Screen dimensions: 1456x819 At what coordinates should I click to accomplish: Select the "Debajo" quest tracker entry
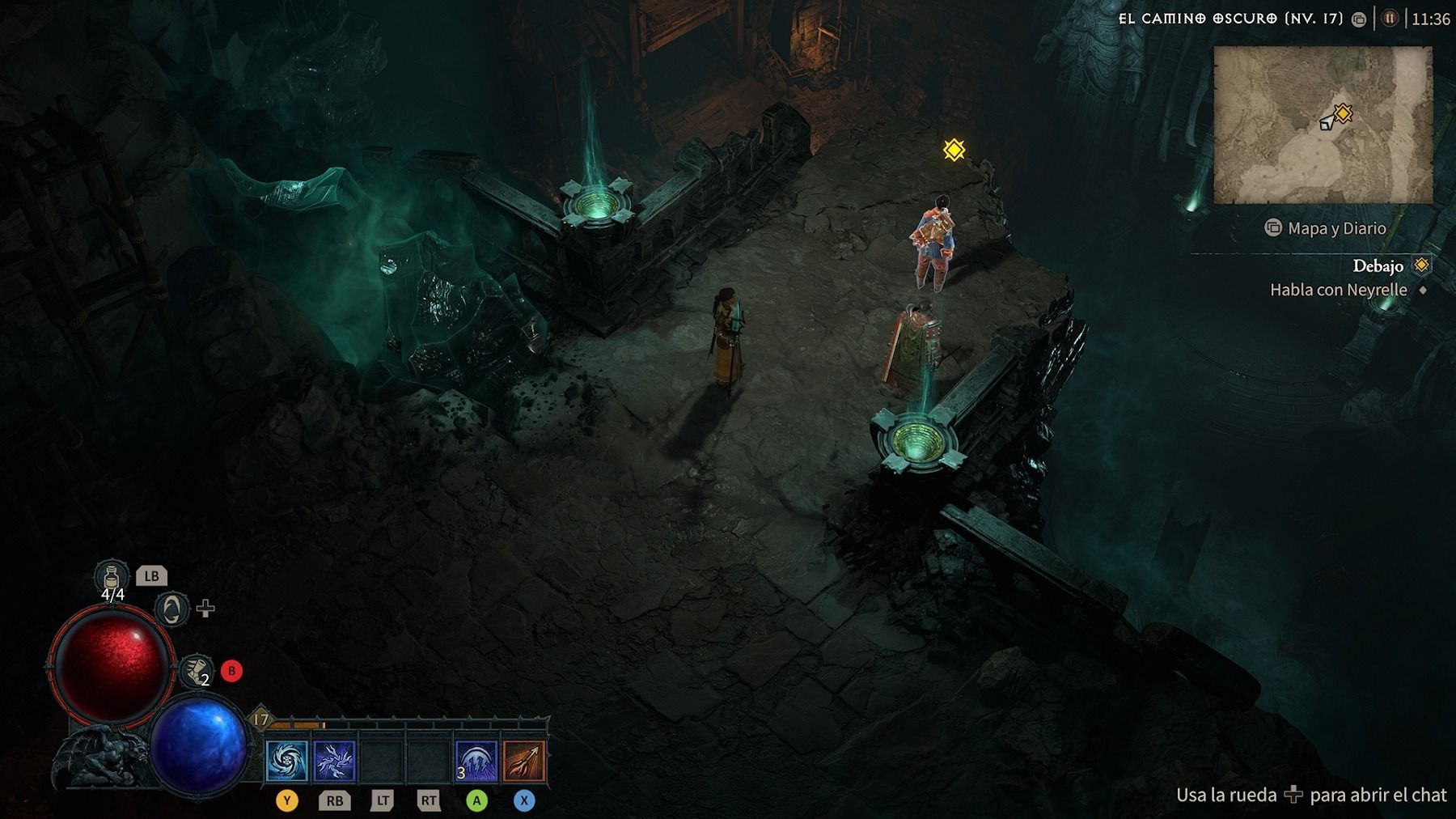coord(1378,265)
